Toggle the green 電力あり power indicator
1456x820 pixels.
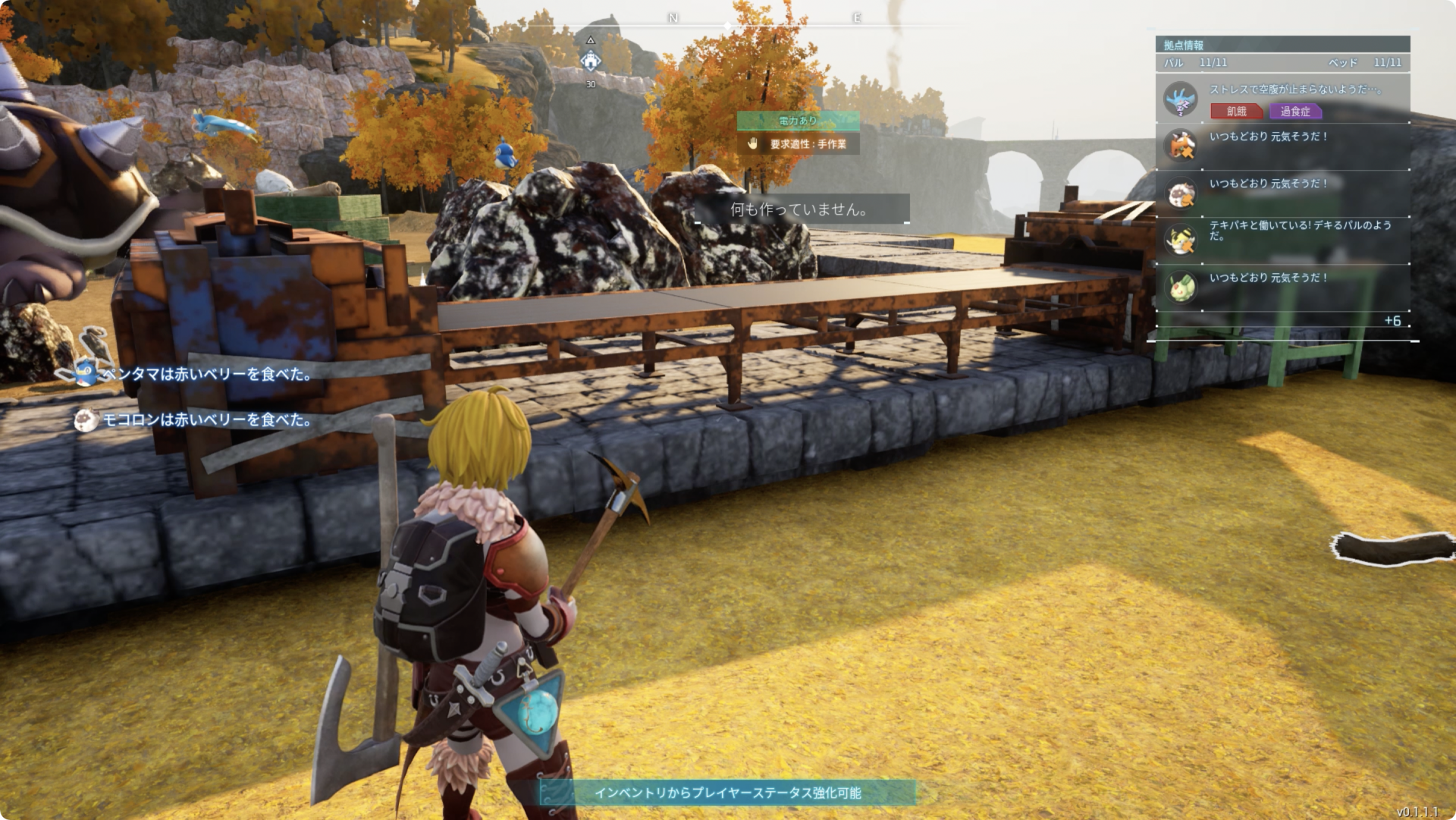click(798, 120)
